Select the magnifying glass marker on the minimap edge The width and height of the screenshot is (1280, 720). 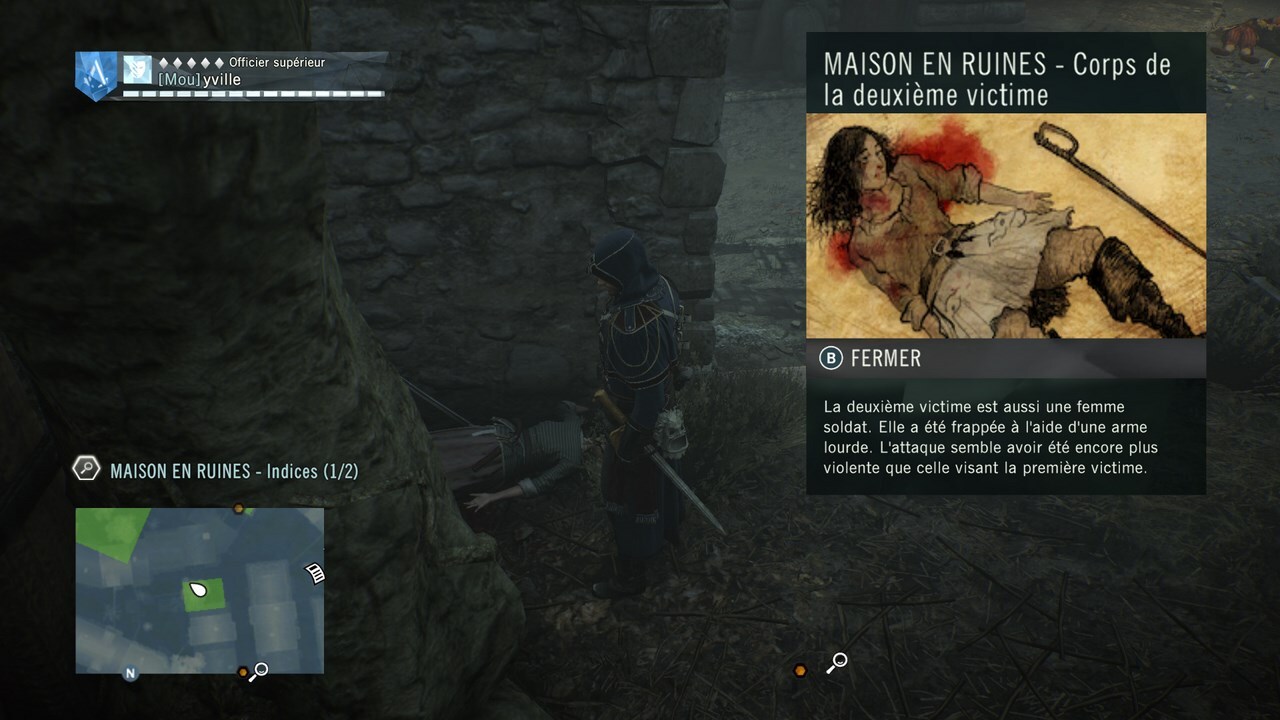point(259,672)
